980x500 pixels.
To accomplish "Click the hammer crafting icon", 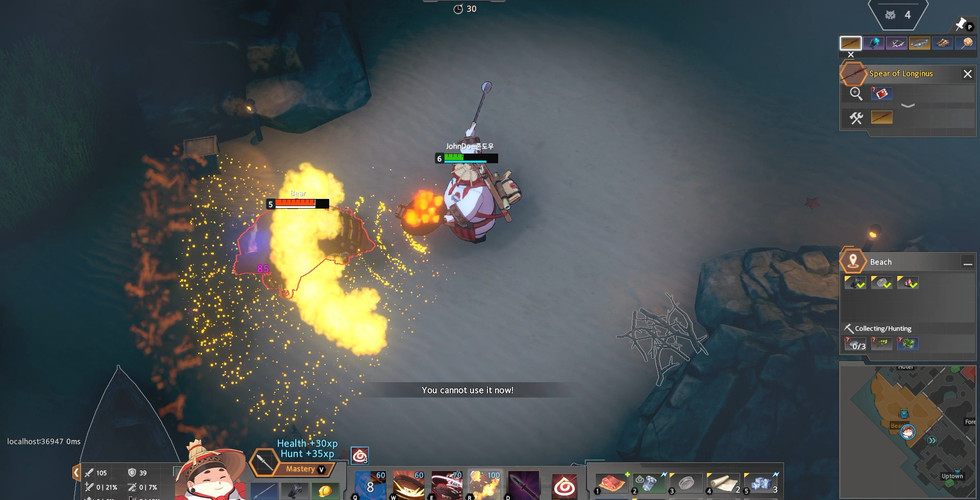I will pyautogui.click(x=856, y=118).
